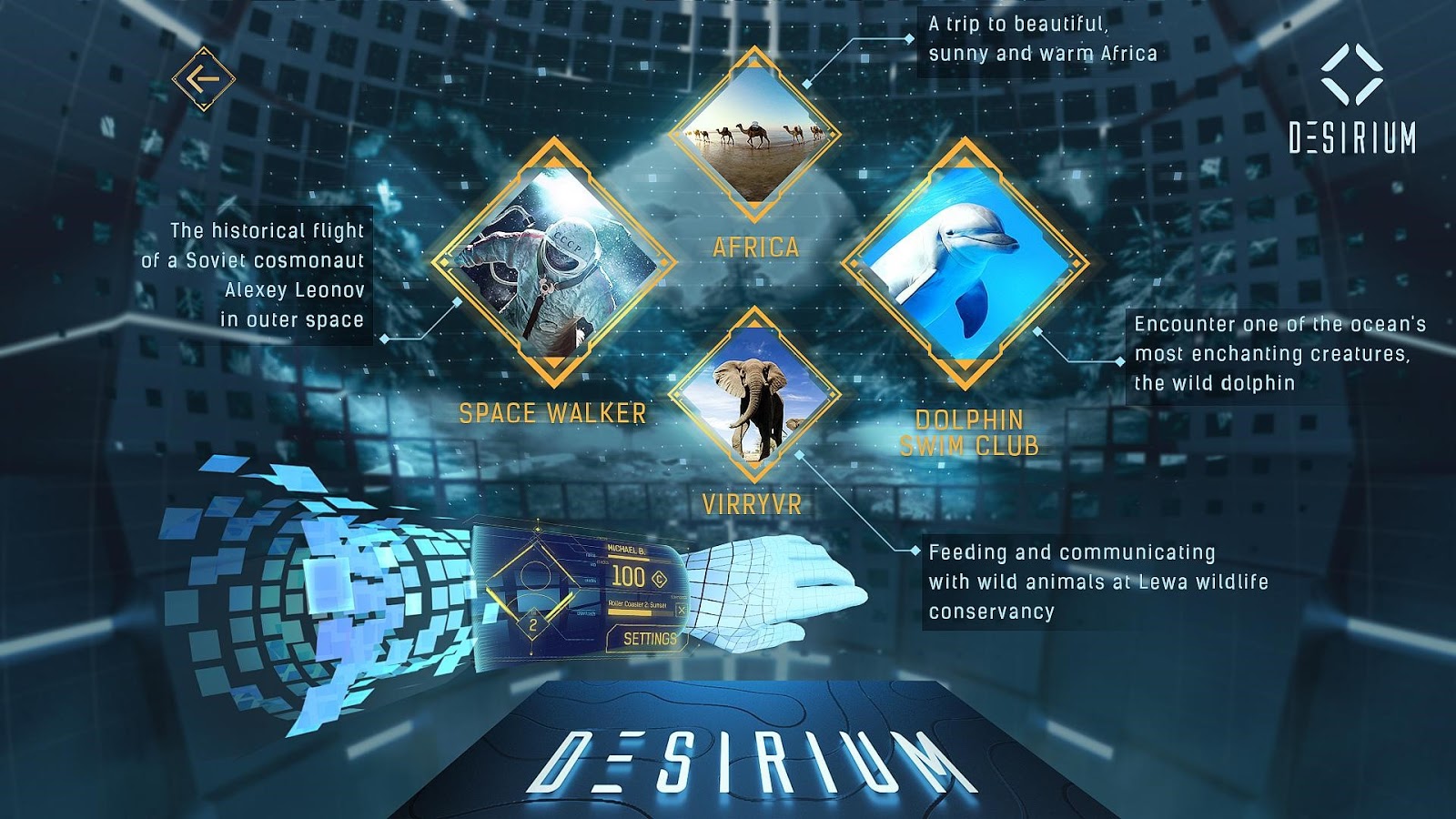Open Settings on the wrist panel
This screenshot has width=1456, height=819.
click(x=649, y=639)
